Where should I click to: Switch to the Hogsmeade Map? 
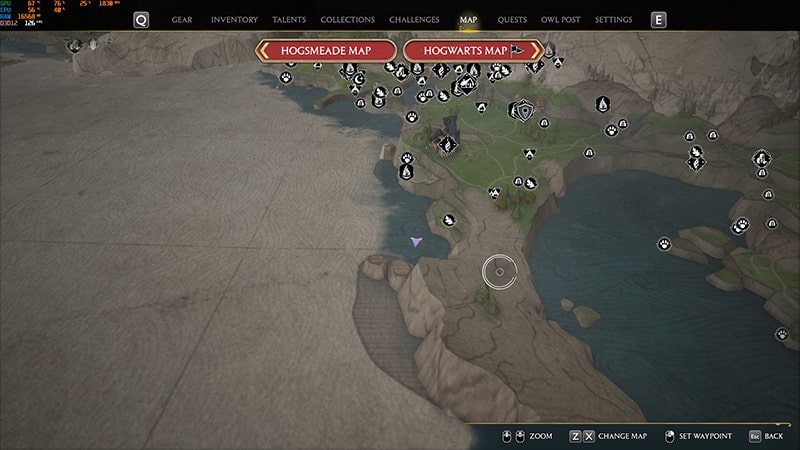point(327,50)
